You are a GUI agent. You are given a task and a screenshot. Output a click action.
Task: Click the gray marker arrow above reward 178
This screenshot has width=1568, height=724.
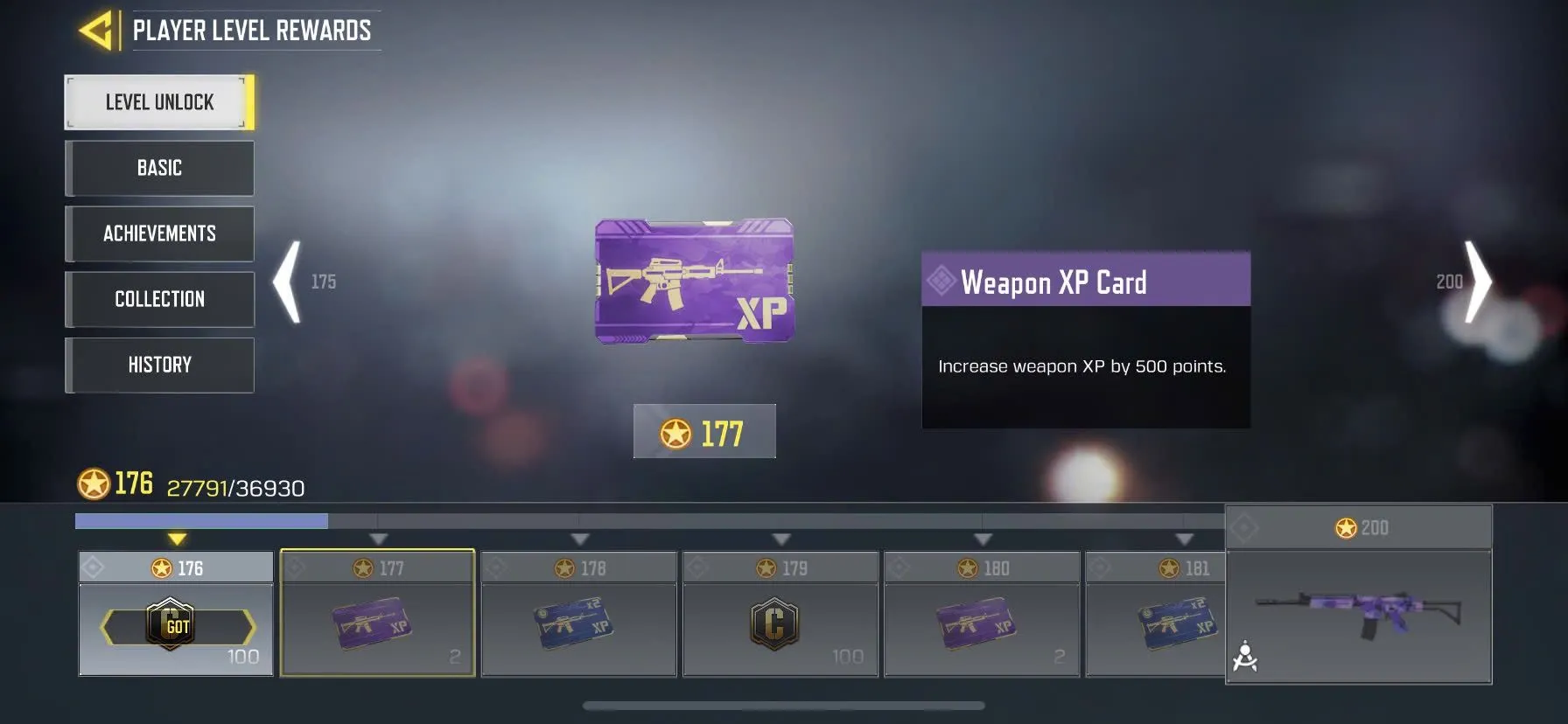[x=578, y=540]
